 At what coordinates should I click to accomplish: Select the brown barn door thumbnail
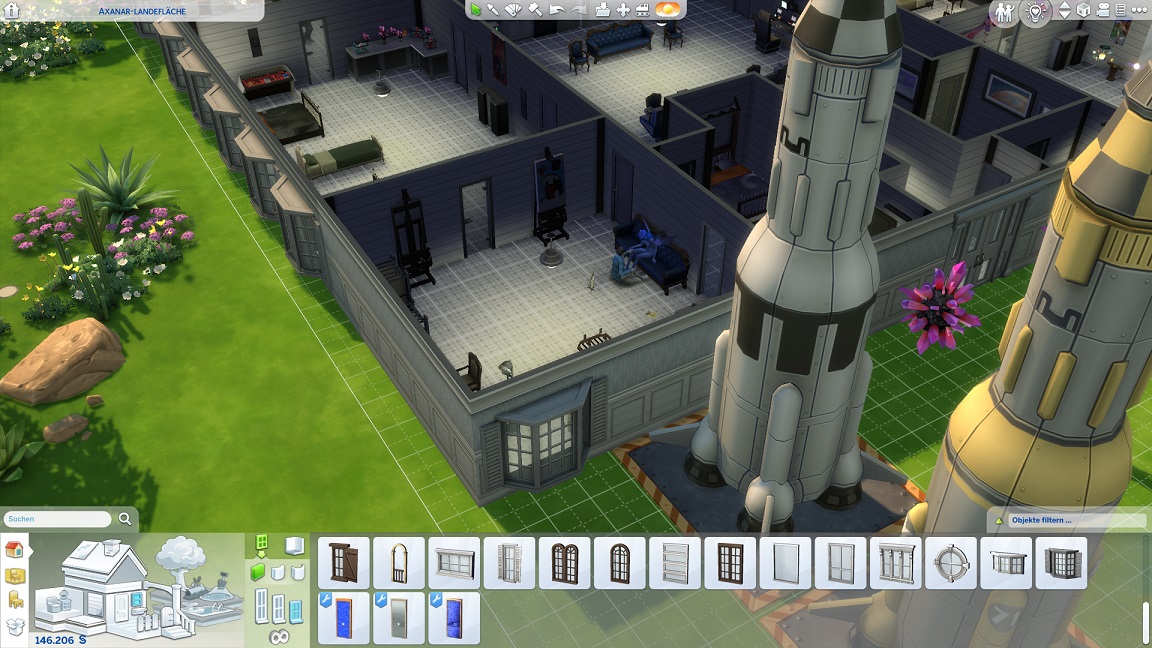[x=344, y=563]
